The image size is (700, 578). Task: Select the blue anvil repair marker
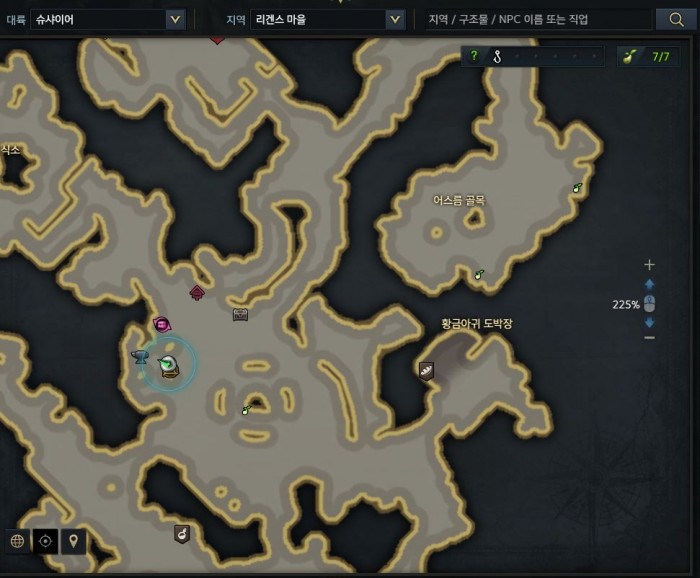pyautogui.click(x=140, y=356)
